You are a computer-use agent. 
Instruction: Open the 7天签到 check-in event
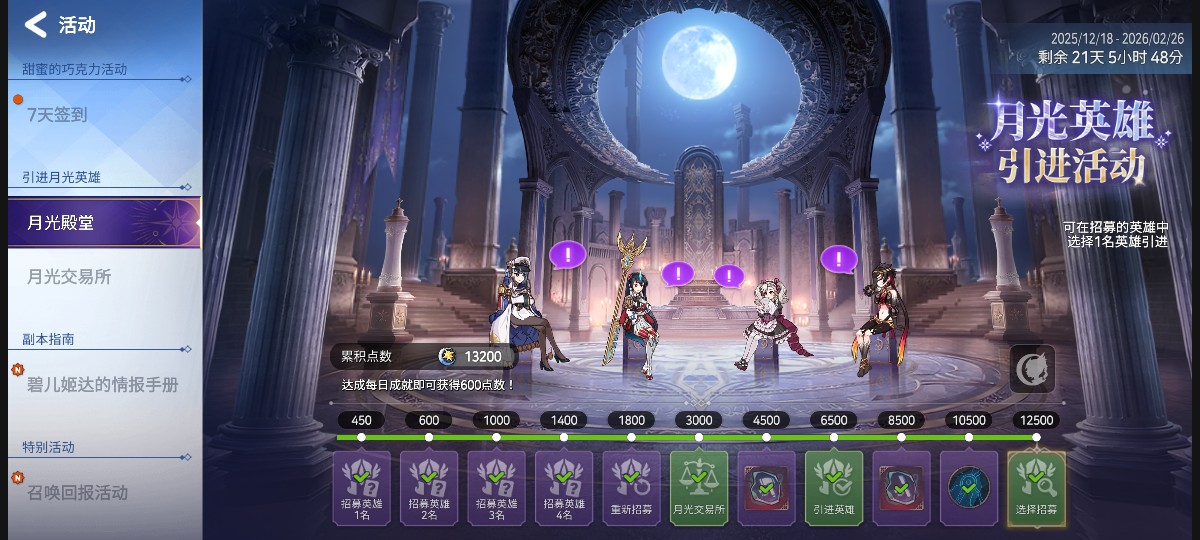pyautogui.click(x=58, y=115)
